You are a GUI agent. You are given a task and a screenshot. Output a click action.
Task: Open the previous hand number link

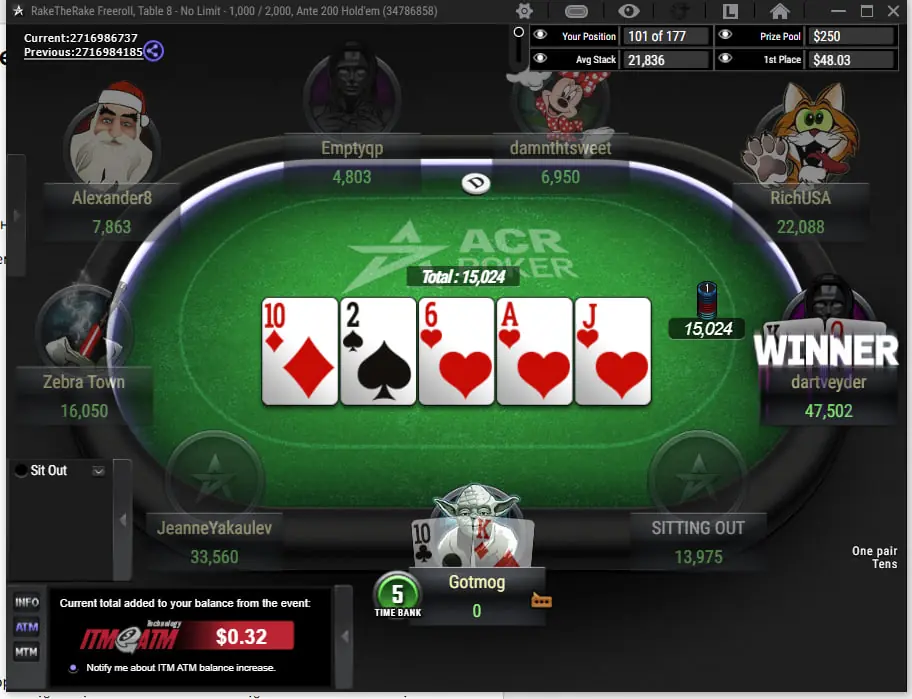coord(83,52)
